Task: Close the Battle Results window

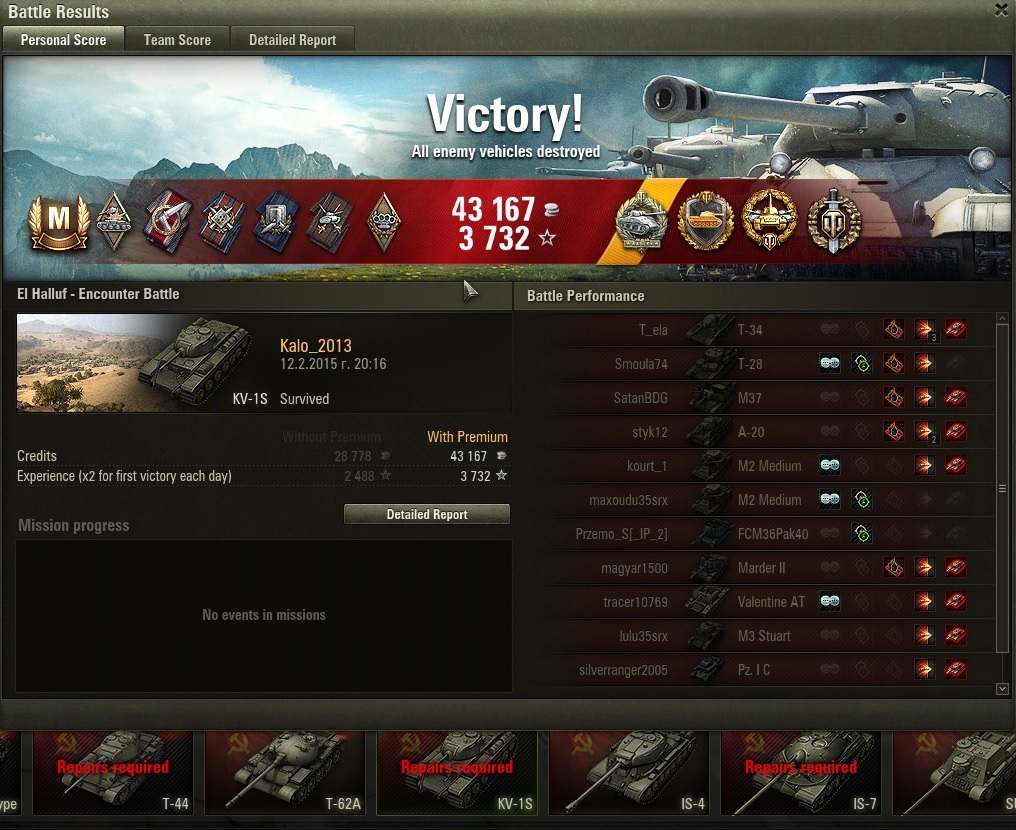Action: pyautogui.click(x=1001, y=10)
